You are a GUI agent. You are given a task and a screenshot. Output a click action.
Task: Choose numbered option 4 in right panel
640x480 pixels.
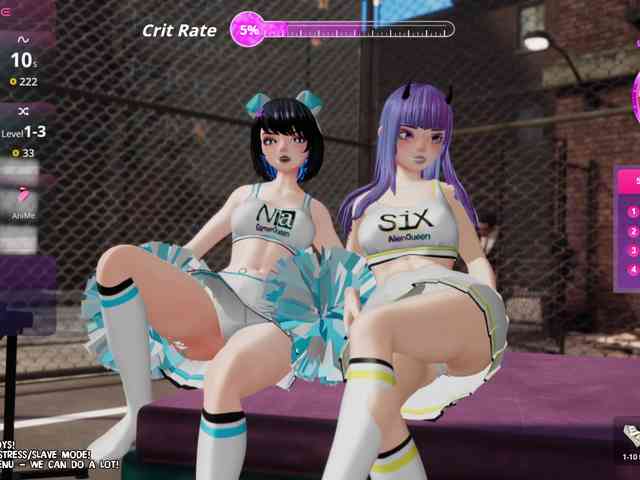point(633,270)
